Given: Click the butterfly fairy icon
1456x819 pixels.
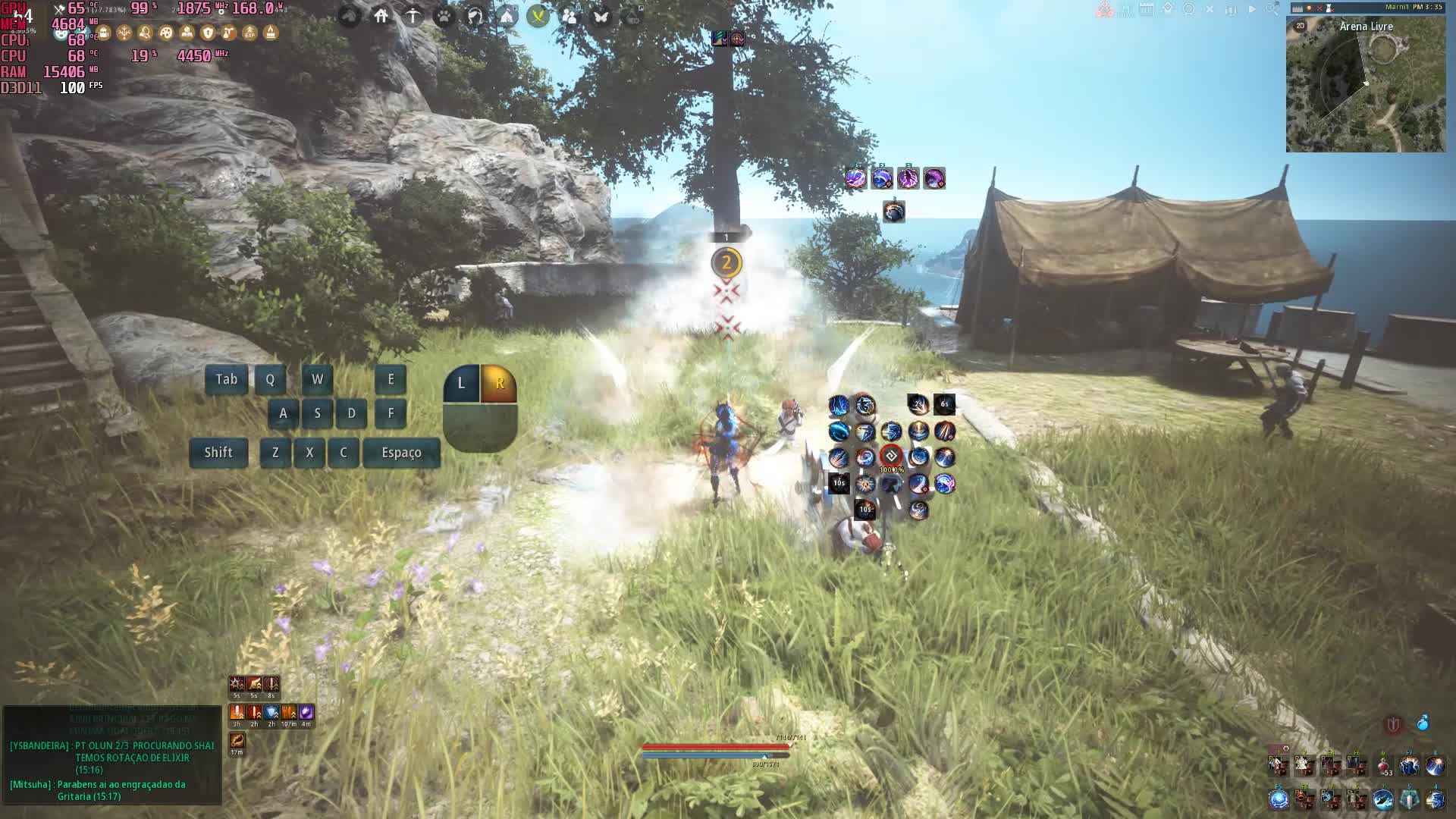Looking at the screenshot, I should point(601,15).
